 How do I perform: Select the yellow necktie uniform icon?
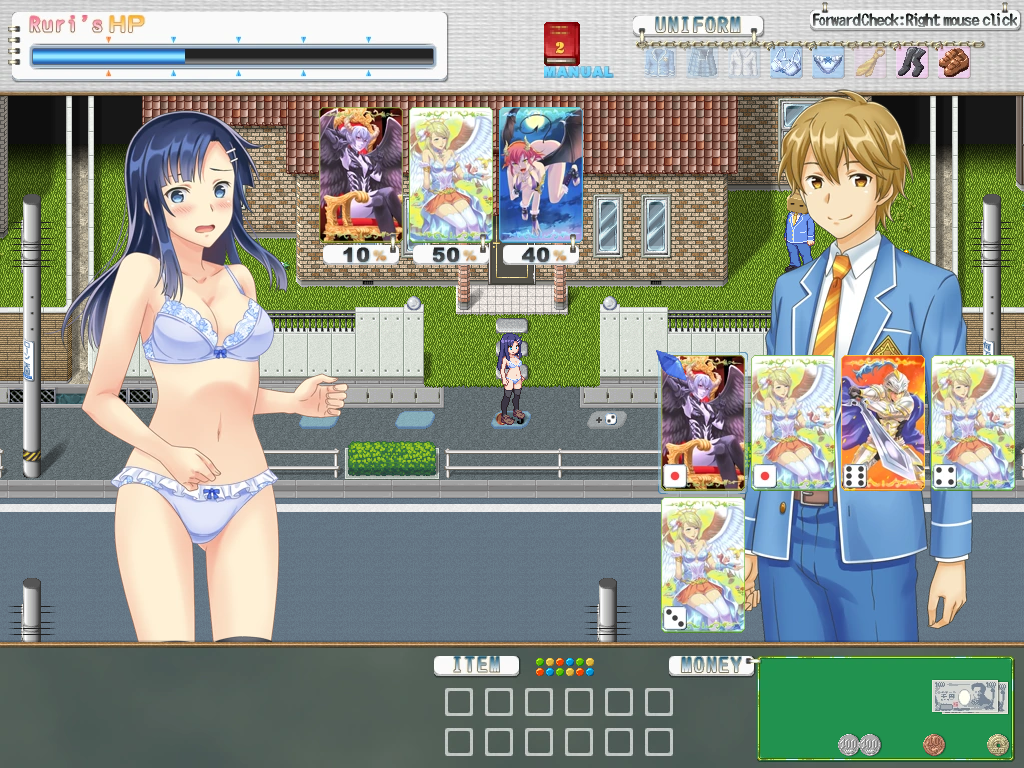coord(868,63)
